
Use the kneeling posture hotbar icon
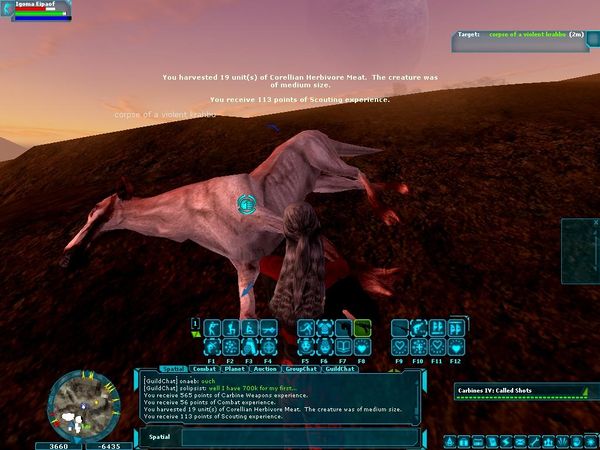pos(229,327)
